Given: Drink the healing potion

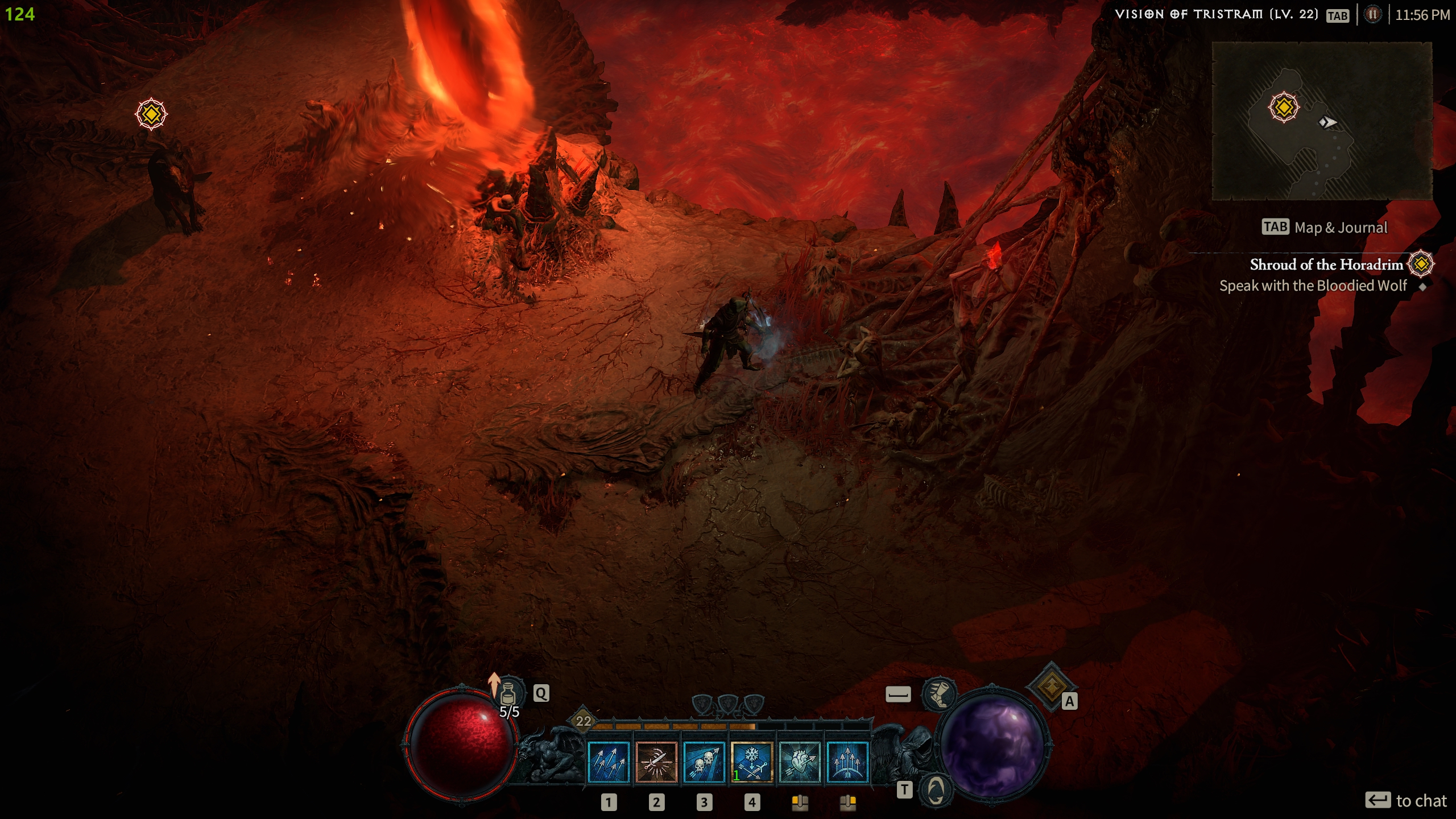Looking at the screenshot, I should [x=508, y=693].
